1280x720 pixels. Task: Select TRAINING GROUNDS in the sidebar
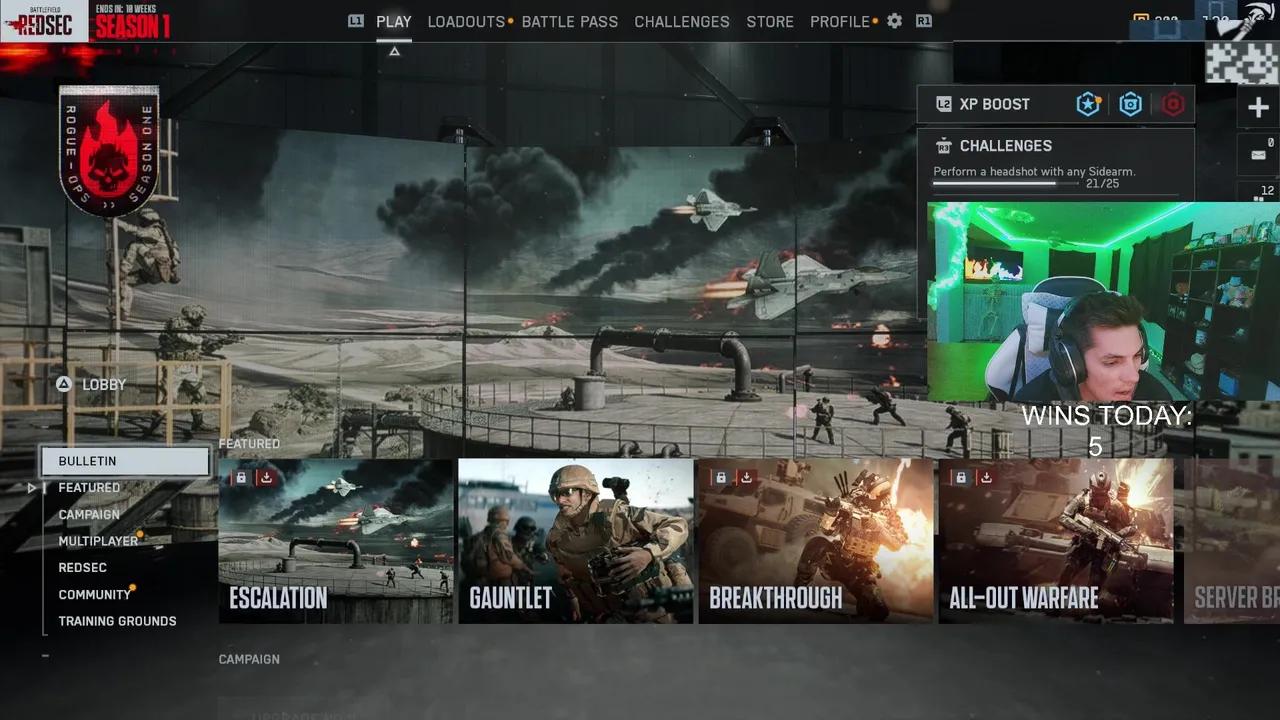[x=116, y=620]
